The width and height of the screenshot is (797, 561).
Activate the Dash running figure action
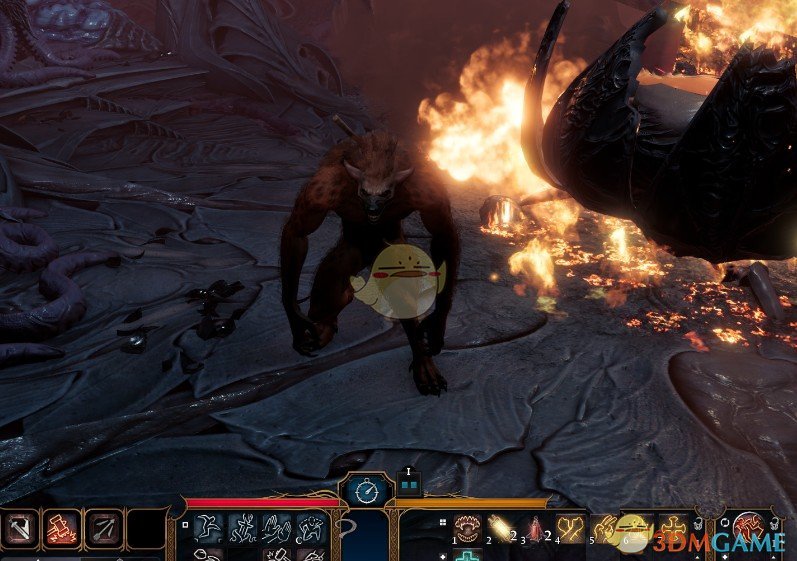(243, 527)
